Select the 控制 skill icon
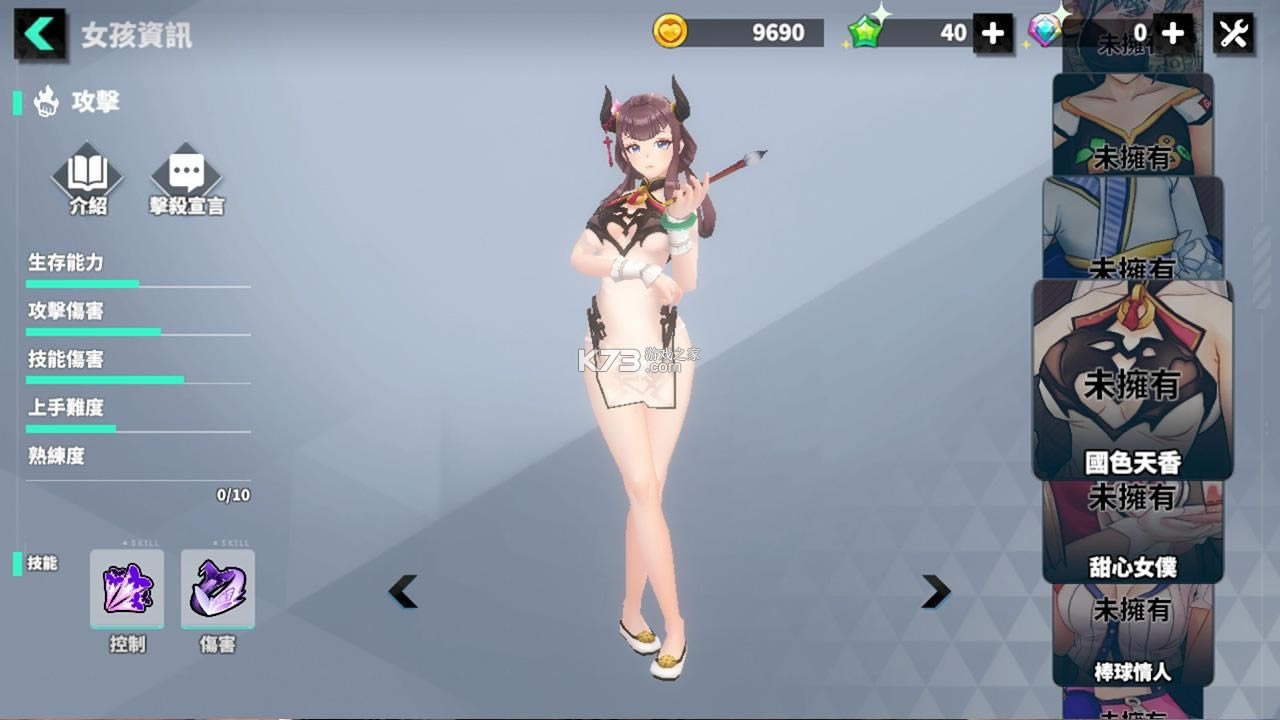The height and width of the screenshot is (720, 1280). (x=127, y=588)
